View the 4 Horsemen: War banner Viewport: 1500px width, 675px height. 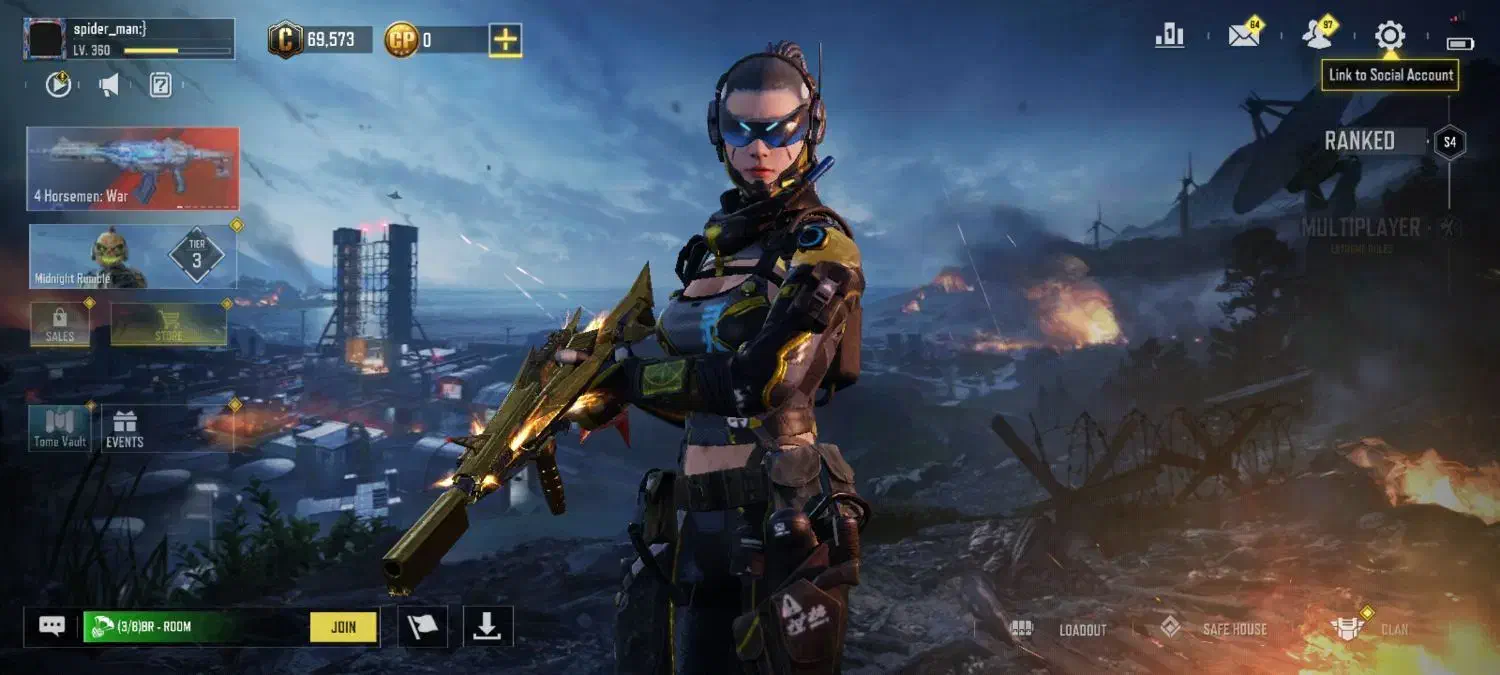click(x=133, y=168)
